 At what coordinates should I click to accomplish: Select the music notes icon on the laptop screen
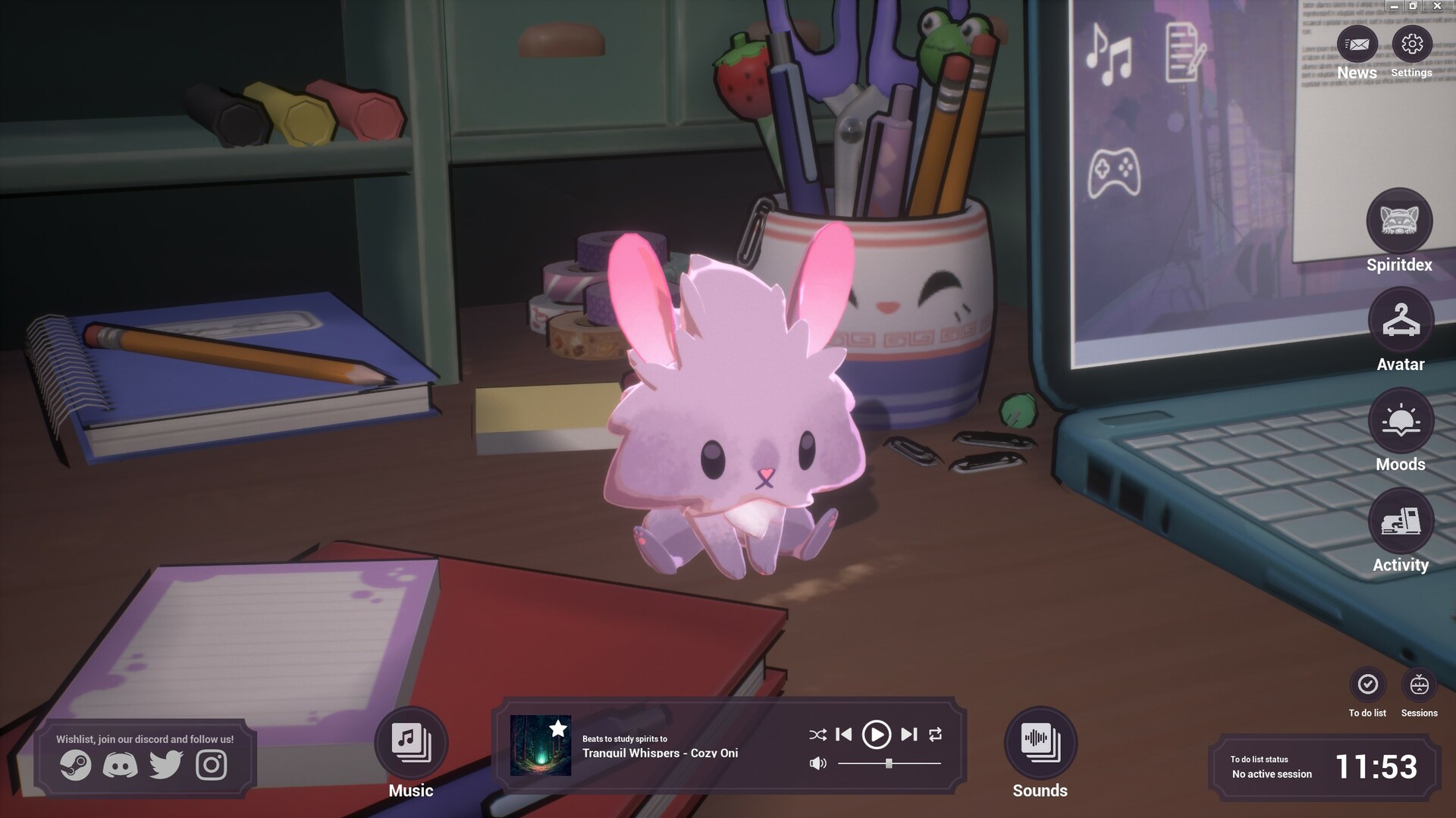click(x=1108, y=53)
